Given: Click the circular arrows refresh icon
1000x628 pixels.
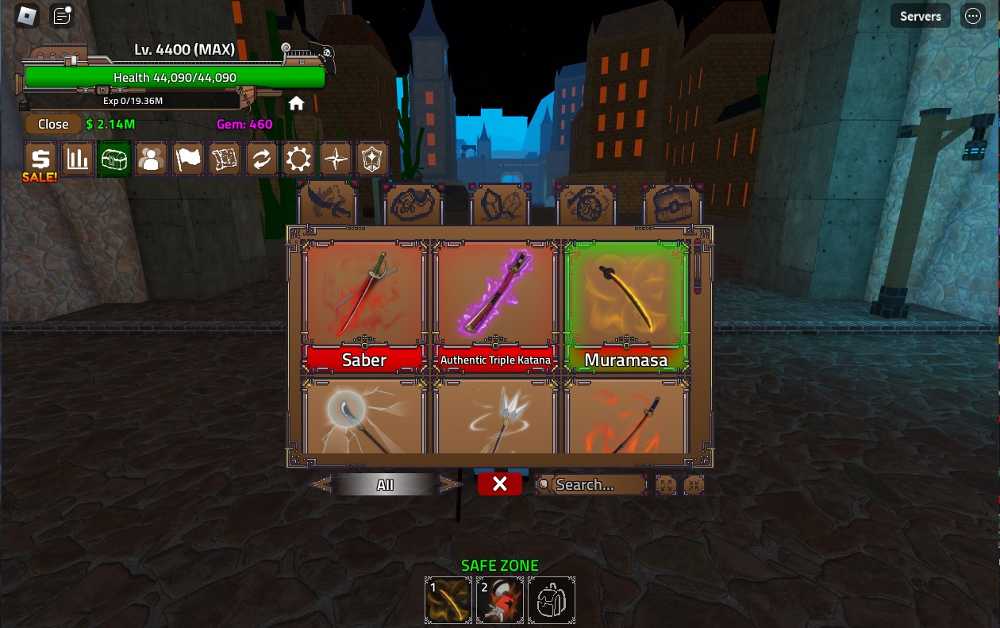Looking at the screenshot, I should (x=262, y=158).
